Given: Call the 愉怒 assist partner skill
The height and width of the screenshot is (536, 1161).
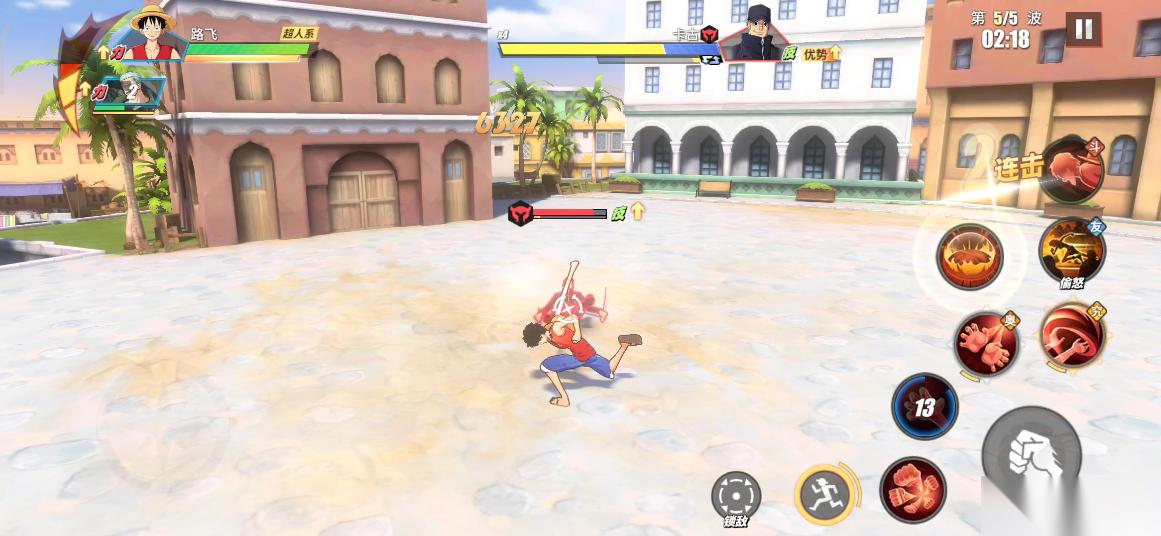Looking at the screenshot, I should pyautogui.click(x=1071, y=251).
